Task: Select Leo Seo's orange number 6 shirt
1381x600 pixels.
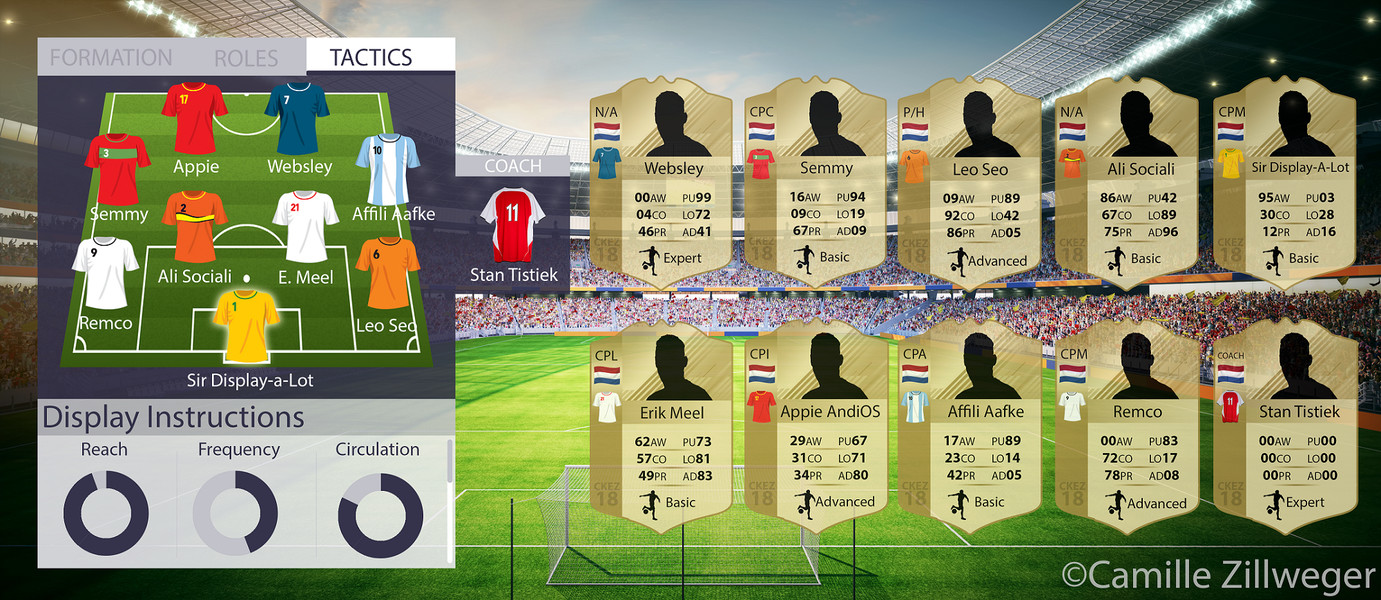Action: coord(387,272)
